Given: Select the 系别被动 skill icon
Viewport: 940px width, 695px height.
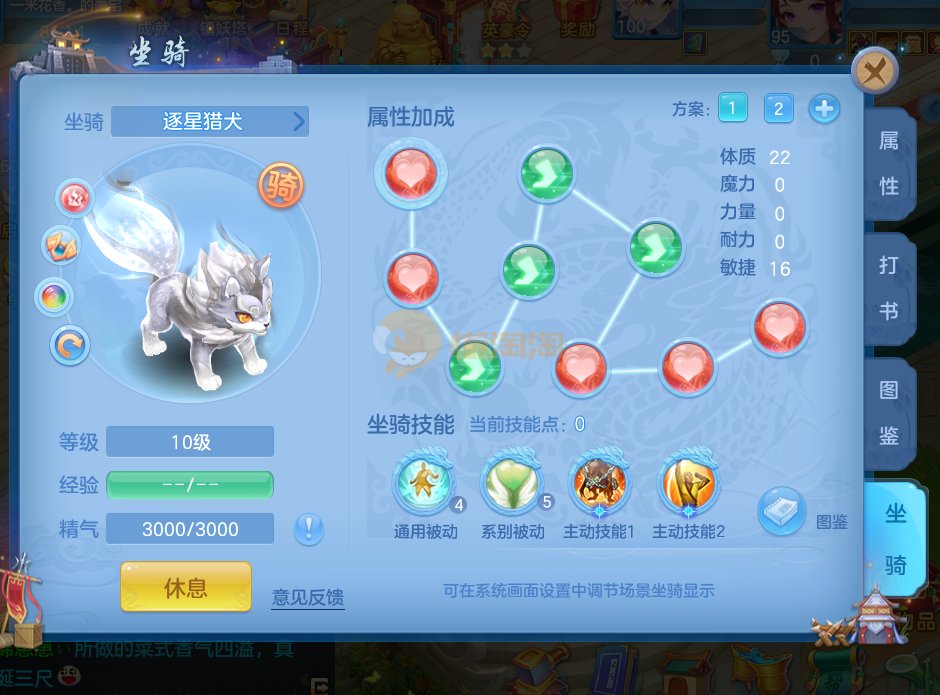Looking at the screenshot, I should 512,484.
